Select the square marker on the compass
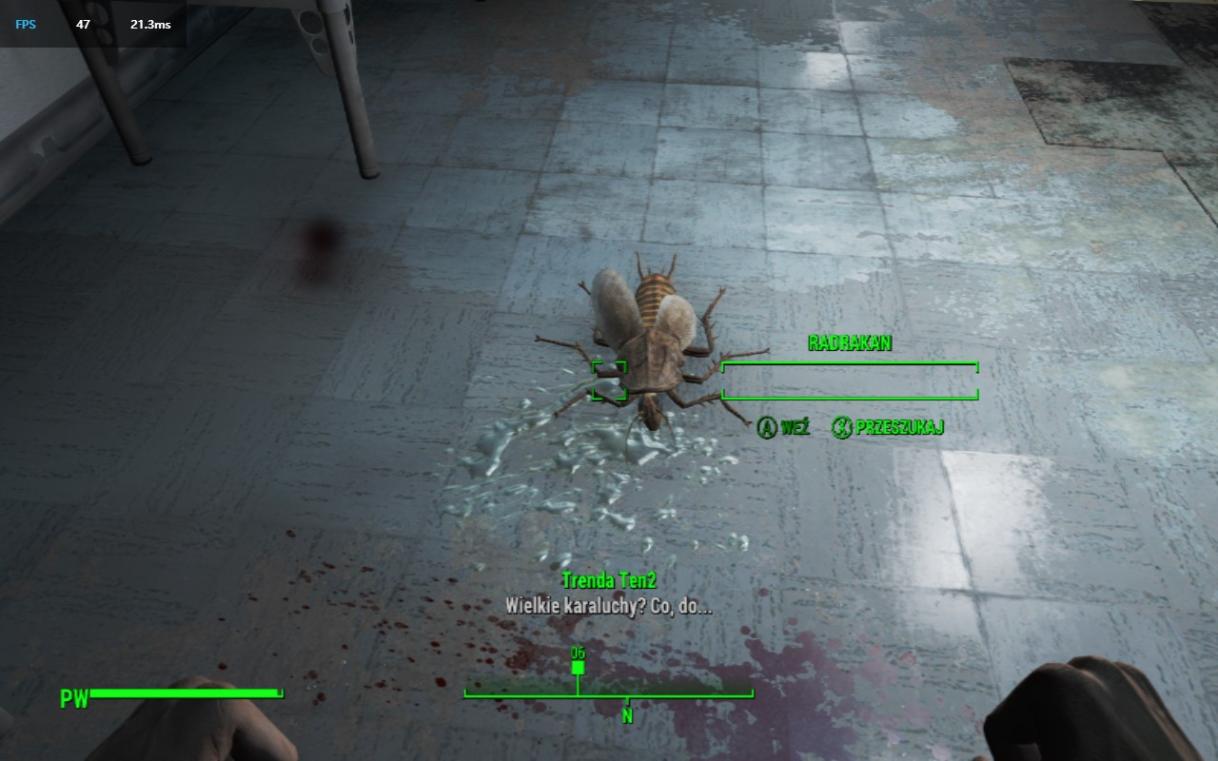Screen dimensions: 1218x761 pyautogui.click(x=578, y=668)
